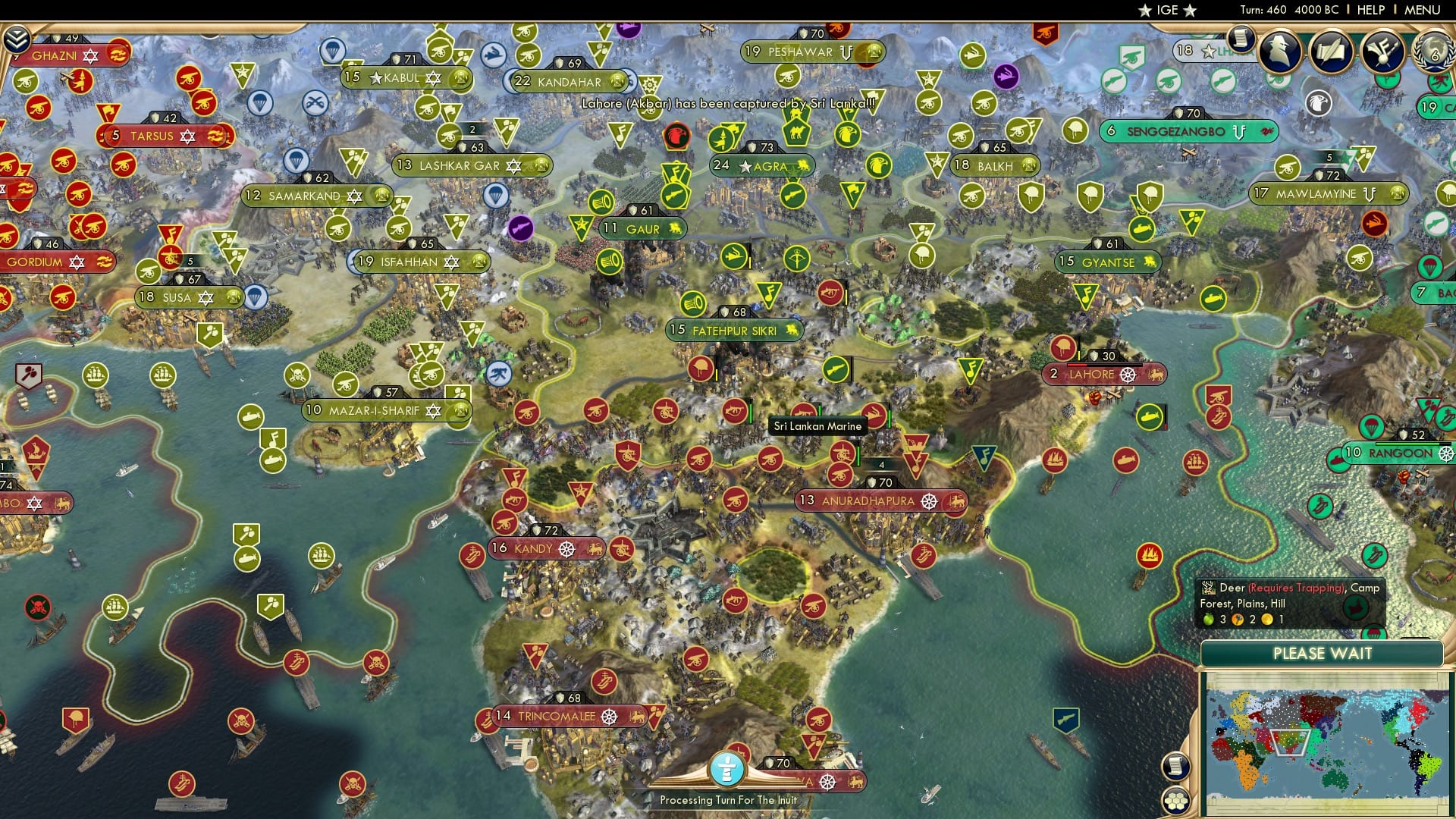This screenshot has width=1456, height=819.
Task: Open the HELP screen
Action: tap(1370, 9)
